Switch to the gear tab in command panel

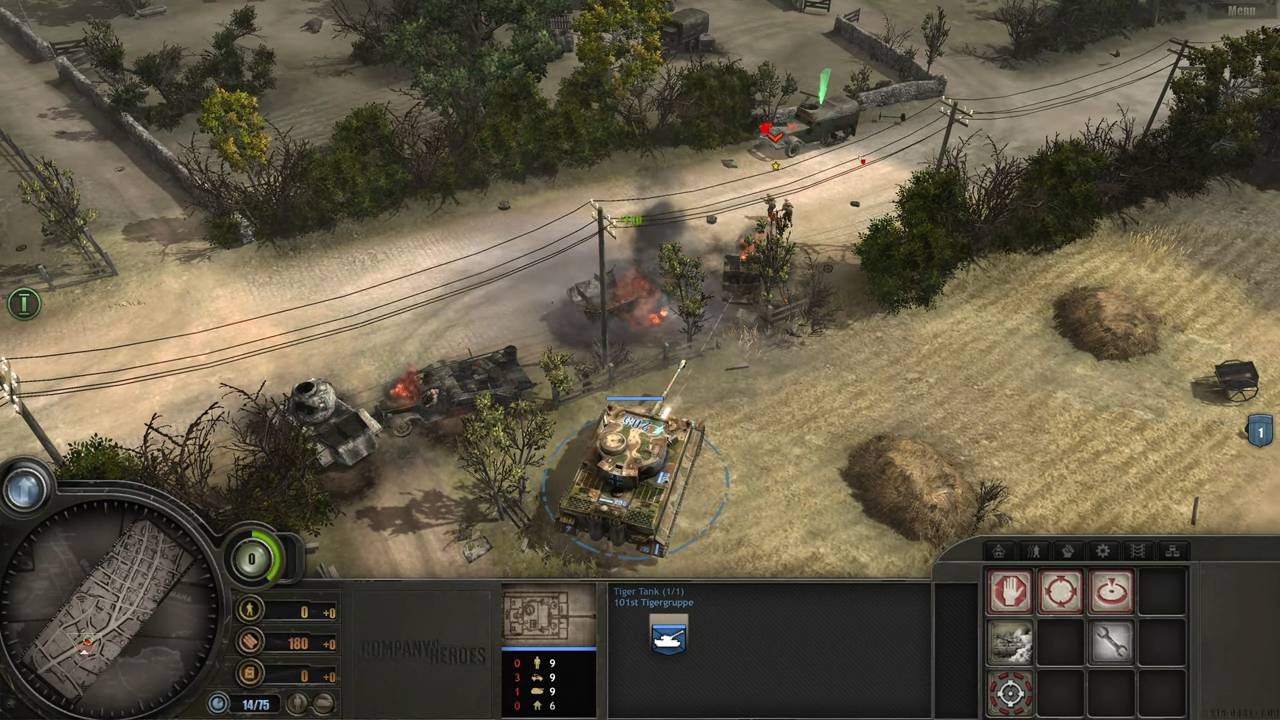click(x=1102, y=551)
